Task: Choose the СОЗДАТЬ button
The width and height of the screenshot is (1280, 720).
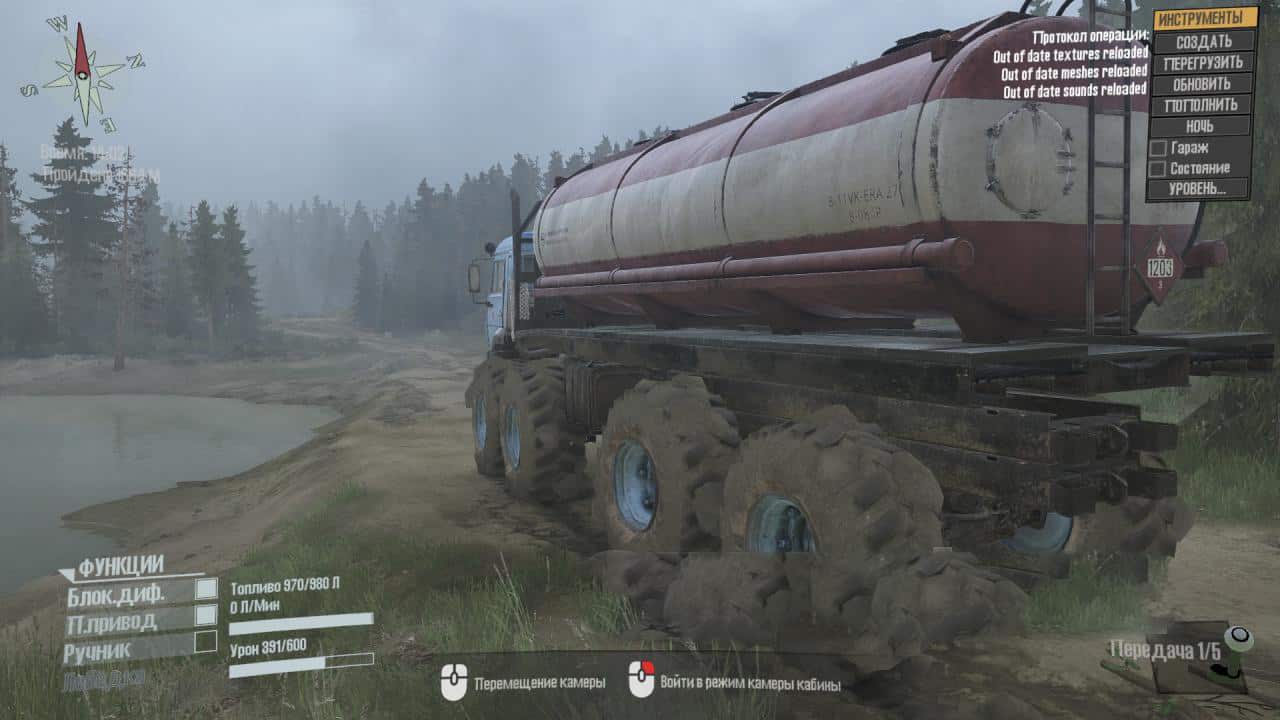Action: 1203,41
